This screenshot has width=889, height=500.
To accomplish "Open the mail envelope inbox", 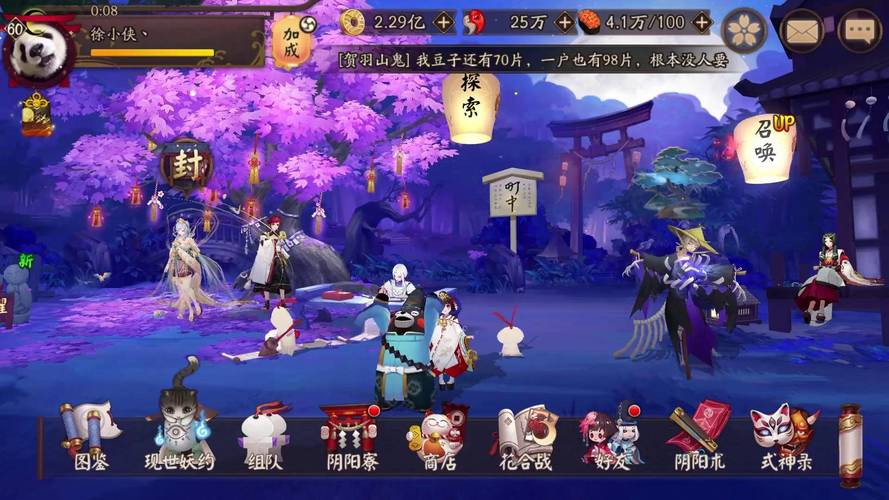I will click(x=801, y=32).
